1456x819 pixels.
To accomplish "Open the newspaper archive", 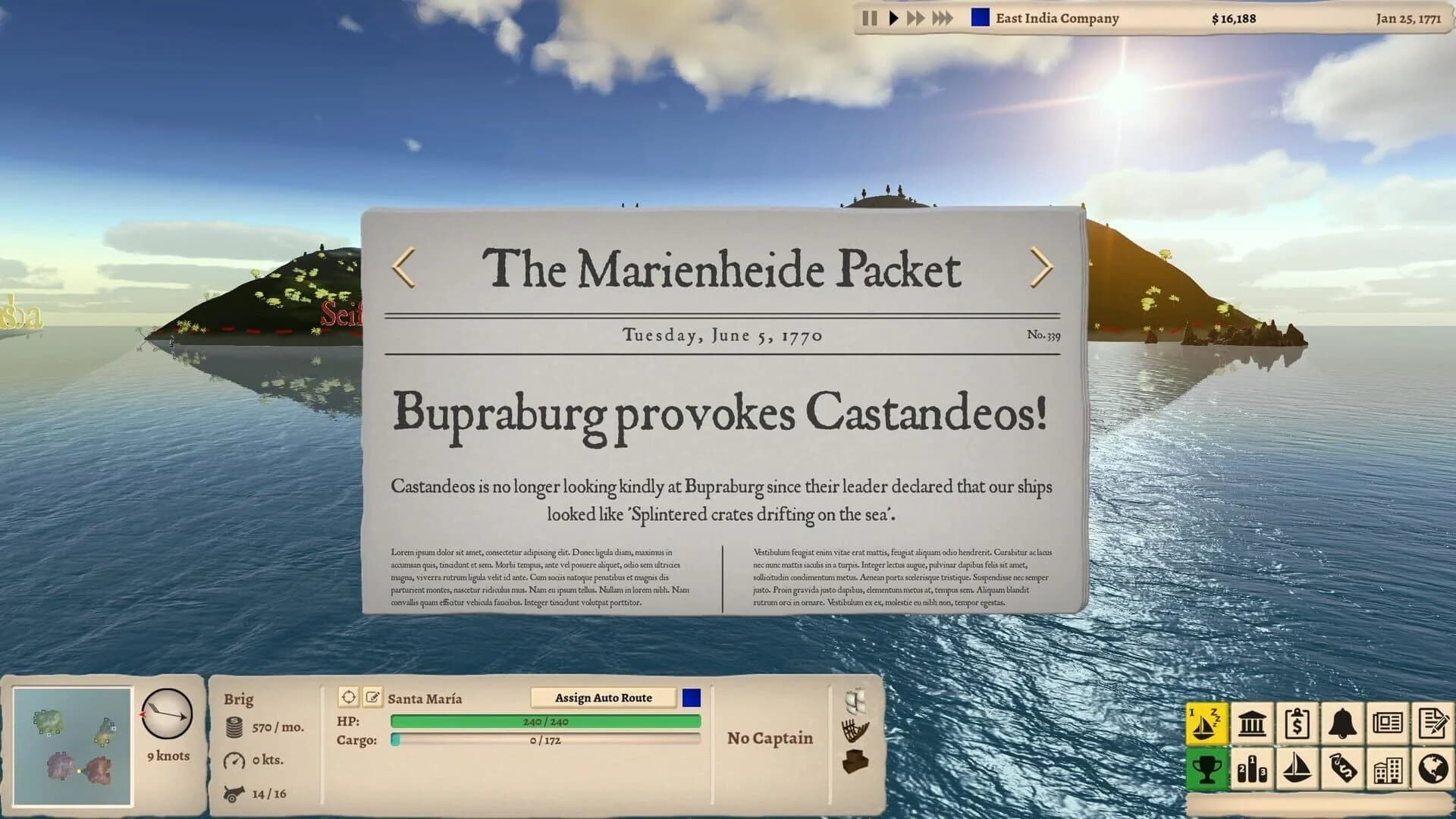I will click(1389, 724).
